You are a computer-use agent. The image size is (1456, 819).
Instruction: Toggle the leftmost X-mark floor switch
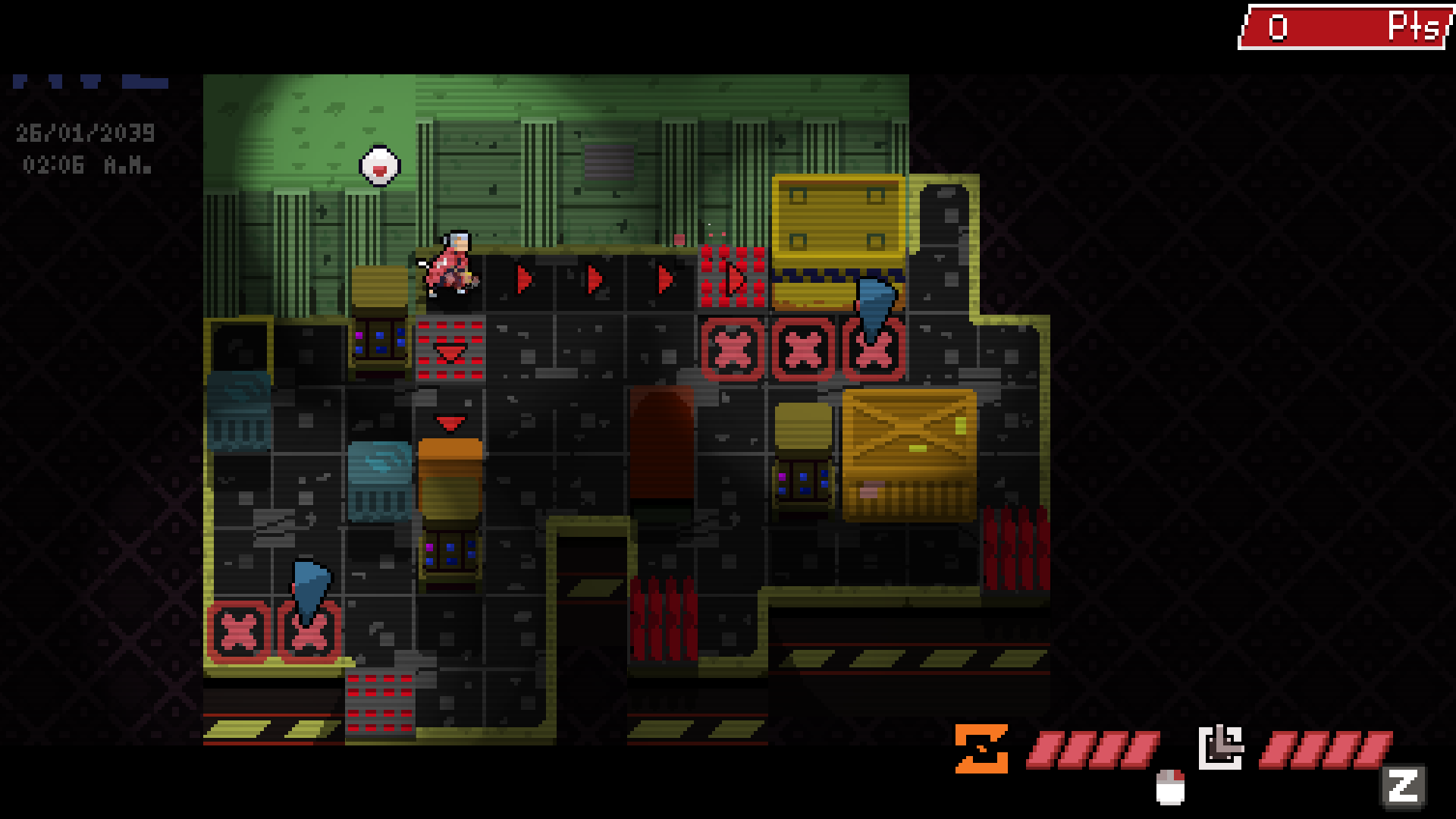coord(237,629)
